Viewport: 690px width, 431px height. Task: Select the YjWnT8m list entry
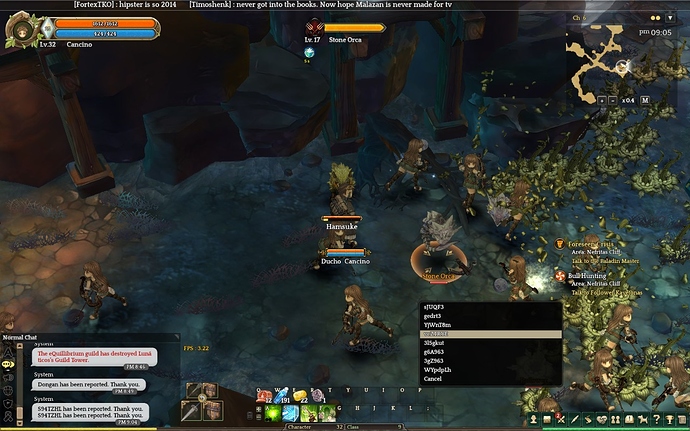(436, 324)
